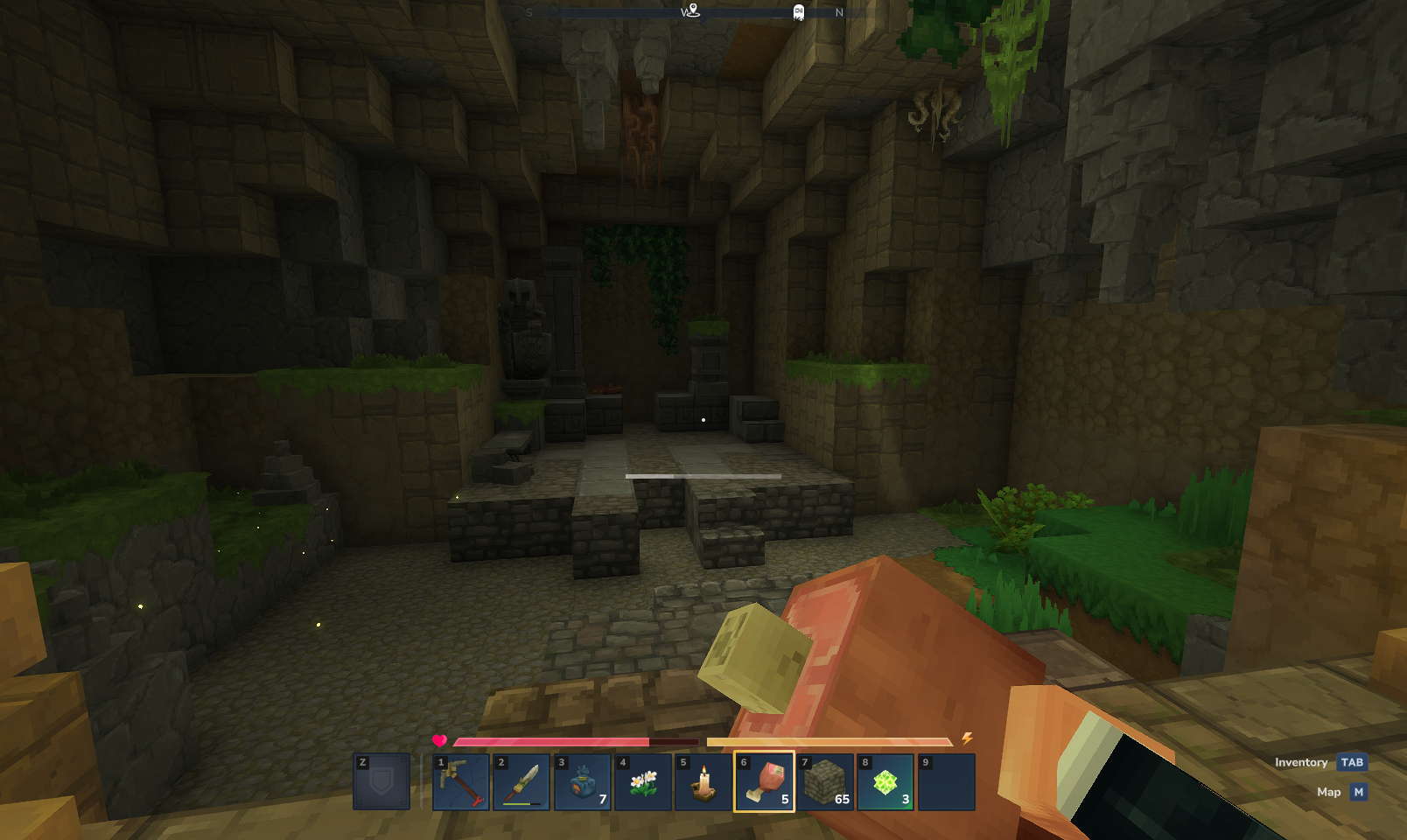Screen dimensions: 1407x840
Task: Select the raw meat drumstick slot
Action: [x=764, y=782]
